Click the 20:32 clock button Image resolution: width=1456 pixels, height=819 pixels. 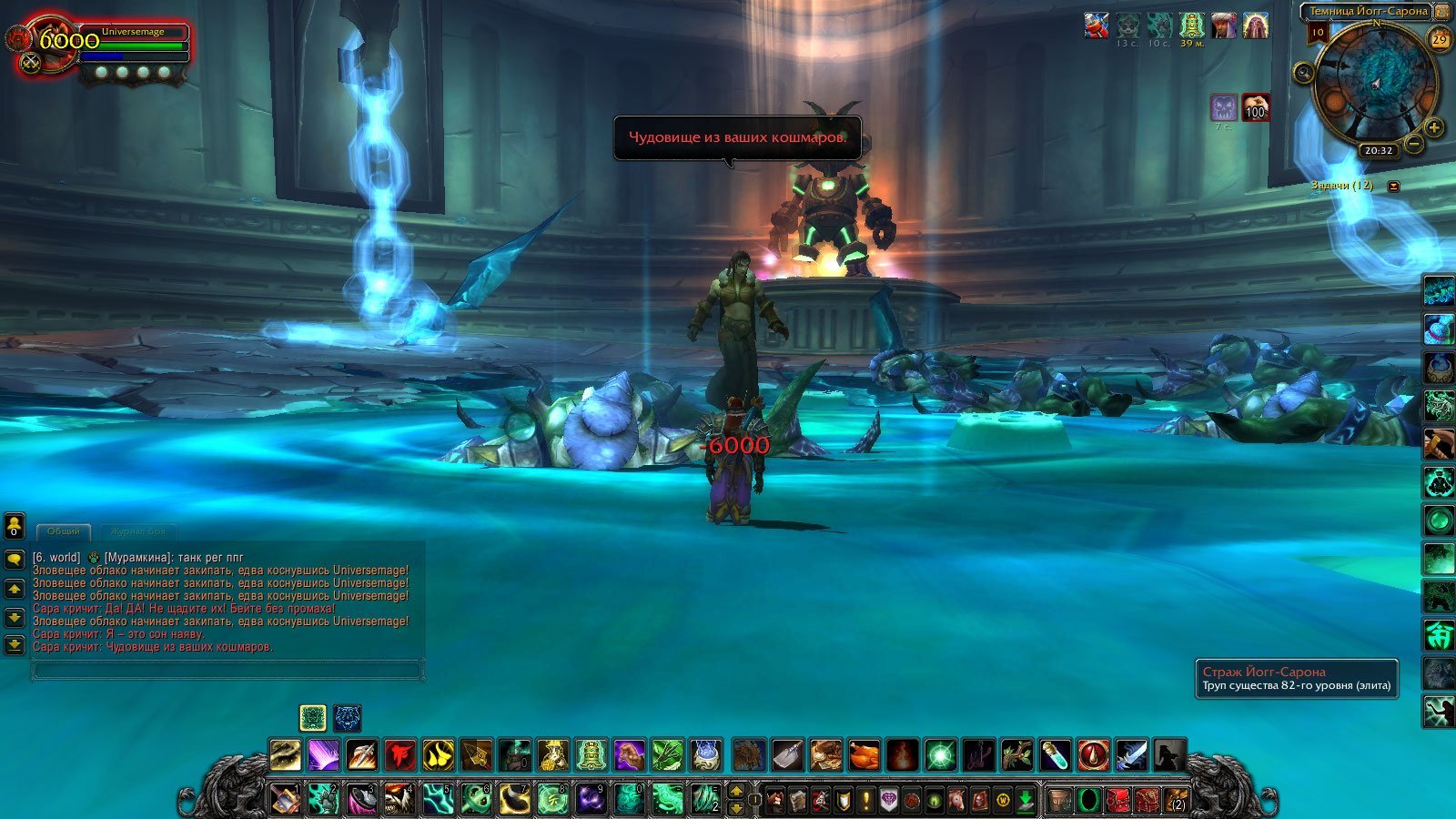1378,150
